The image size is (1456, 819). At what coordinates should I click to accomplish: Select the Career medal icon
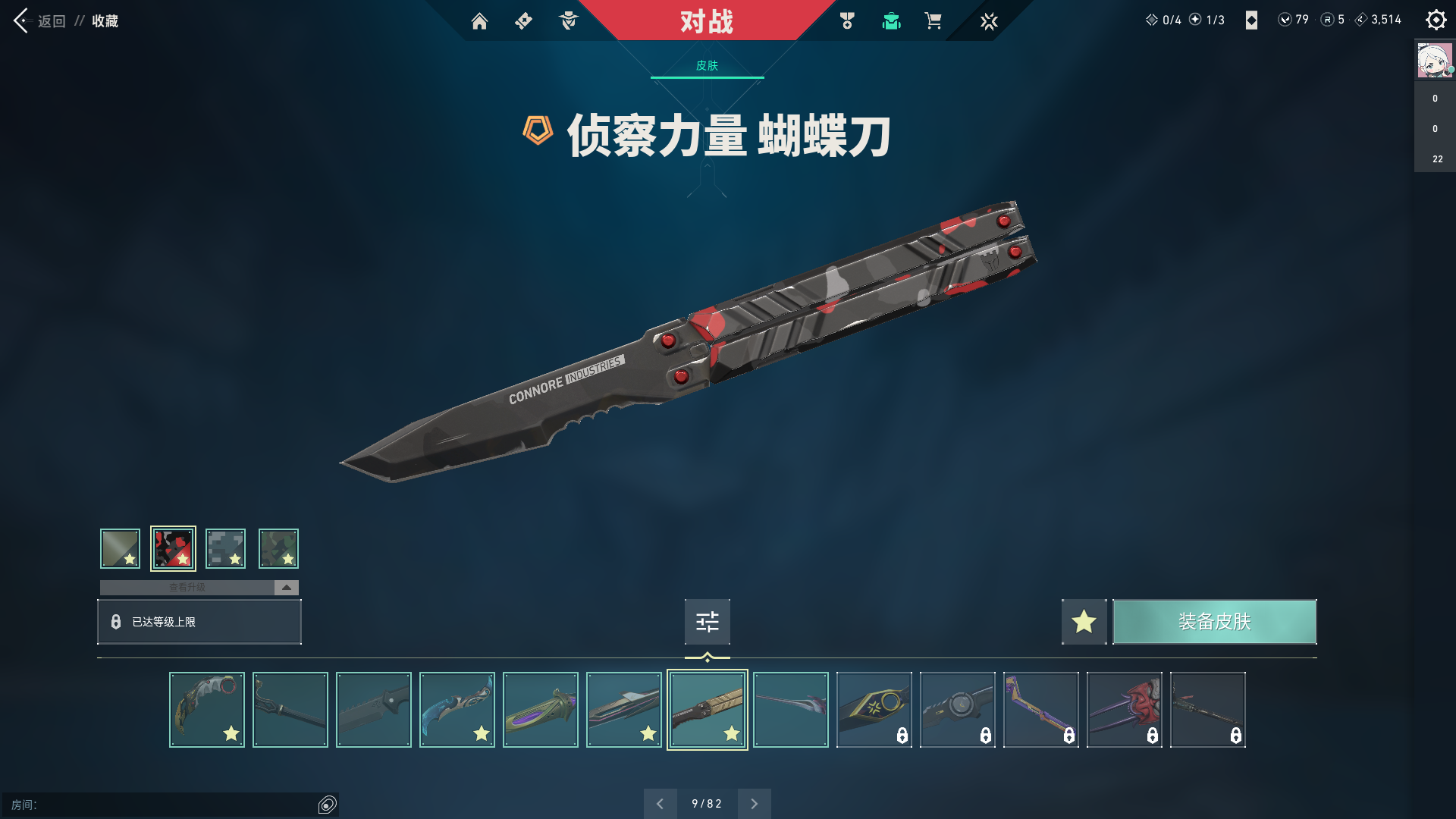(x=847, y=21)
